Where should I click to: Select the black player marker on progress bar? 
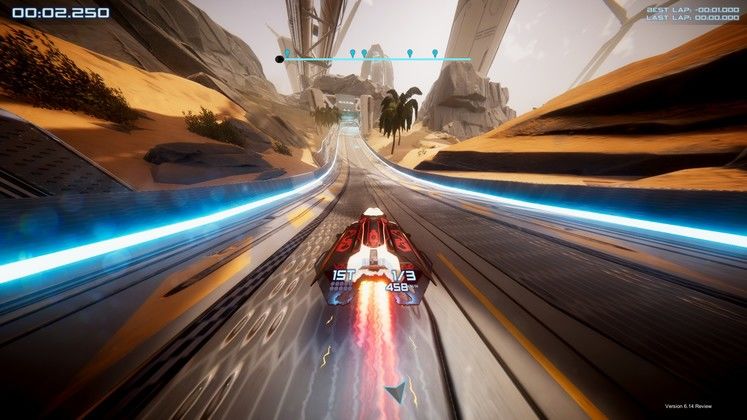click(279, 59)
